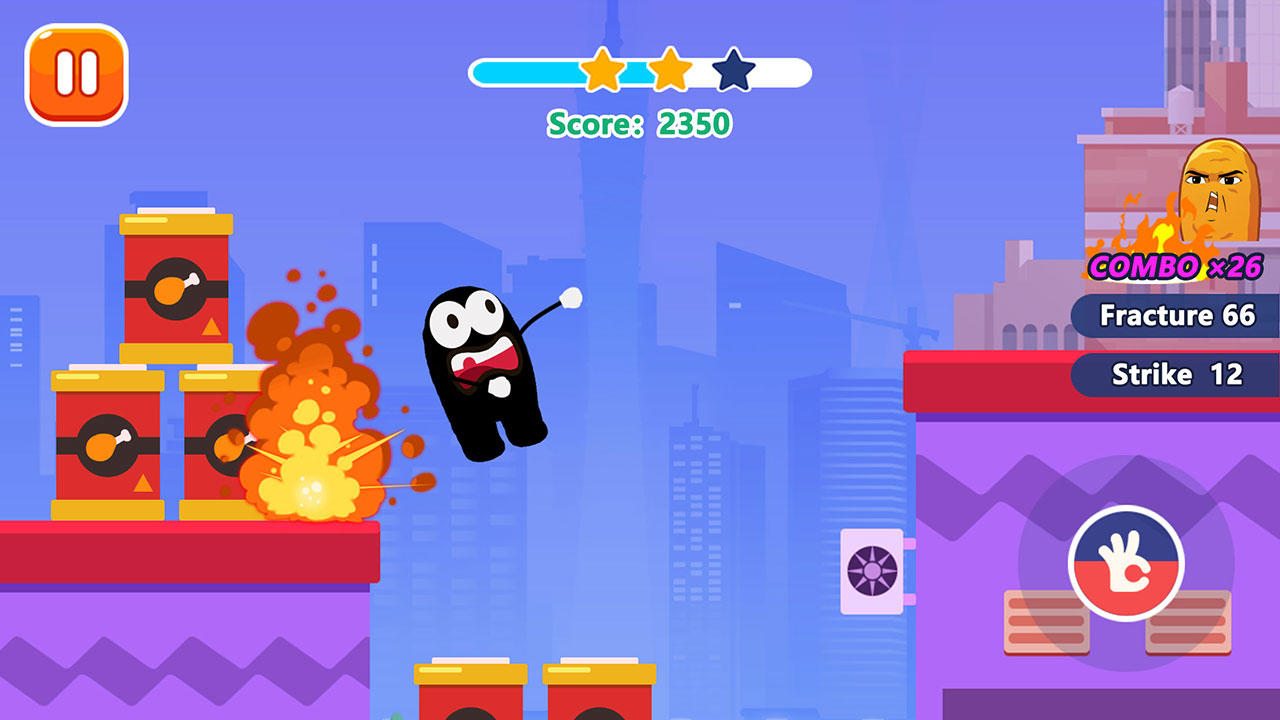Viewport: 1280px width, 720px height.
Task: Tap the blue level progress bar
Action: 520,71
